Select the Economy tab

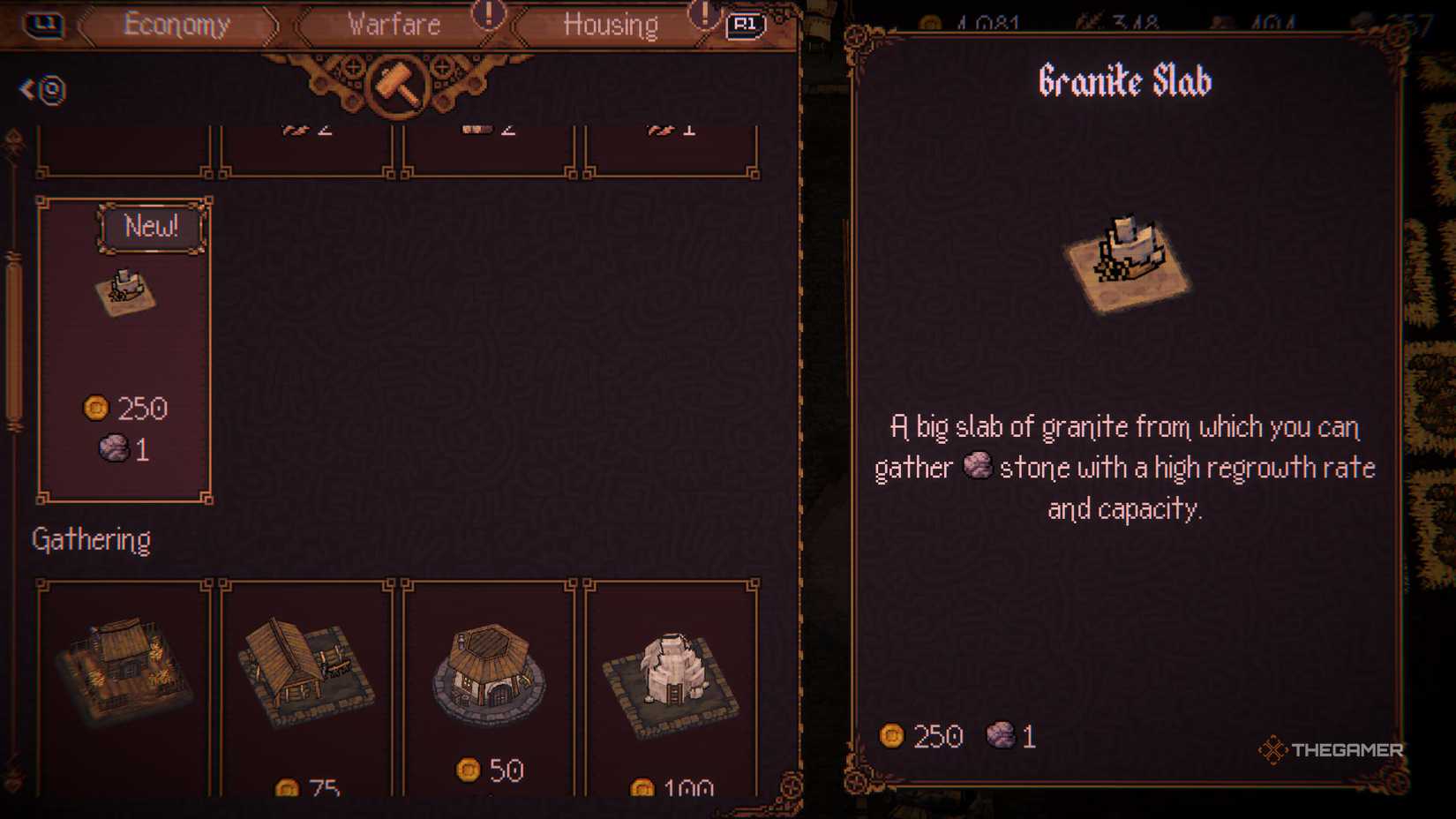pyautogui.click(x=176, y=24)
